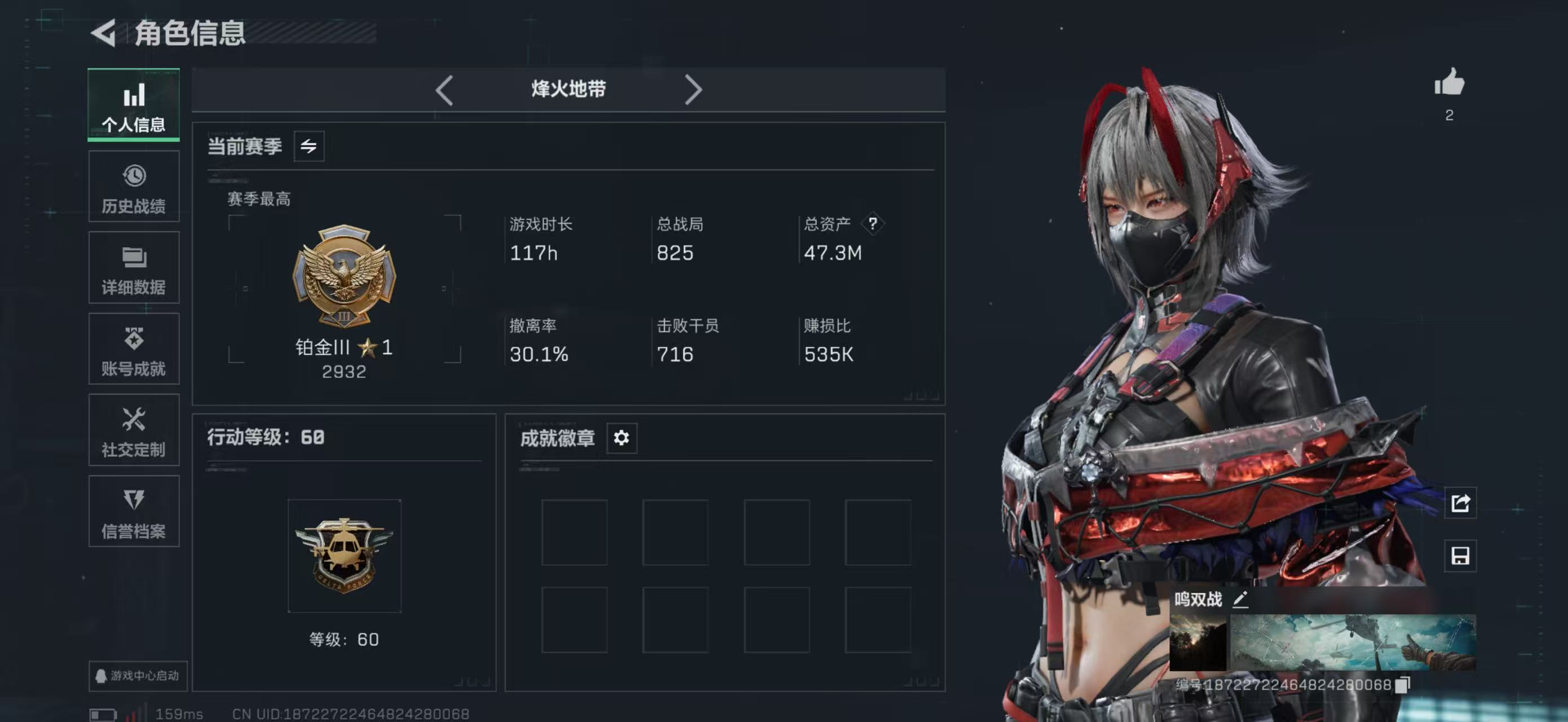This screenshot has height=722, width=1568.
Task: Open the 总资产 help question mark
Action: [x=873, y=224]
